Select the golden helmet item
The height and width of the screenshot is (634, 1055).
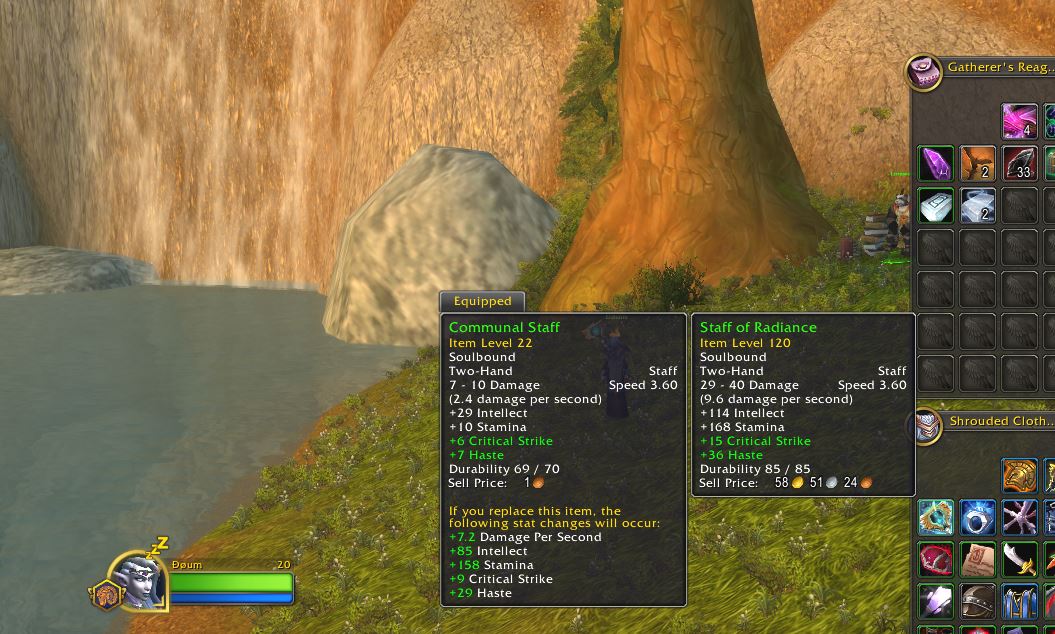pos(1020,475)
